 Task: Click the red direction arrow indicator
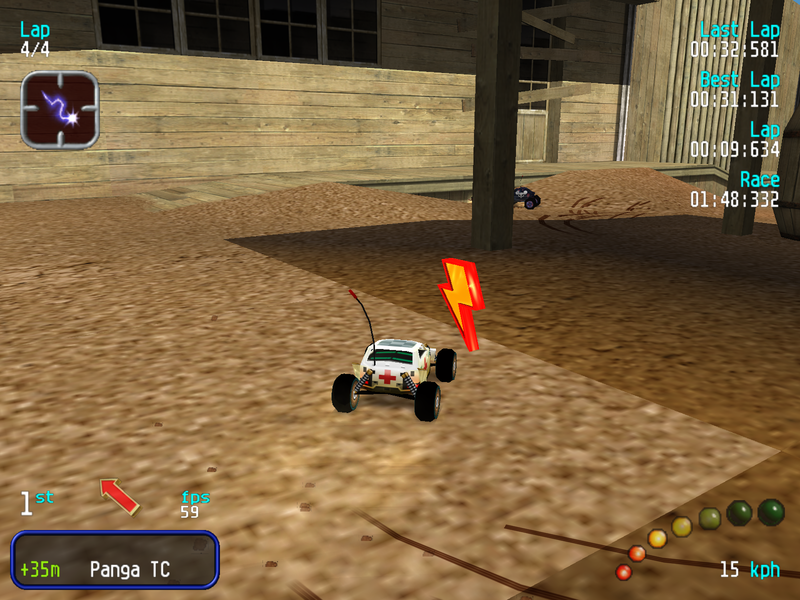coord(119,495)
